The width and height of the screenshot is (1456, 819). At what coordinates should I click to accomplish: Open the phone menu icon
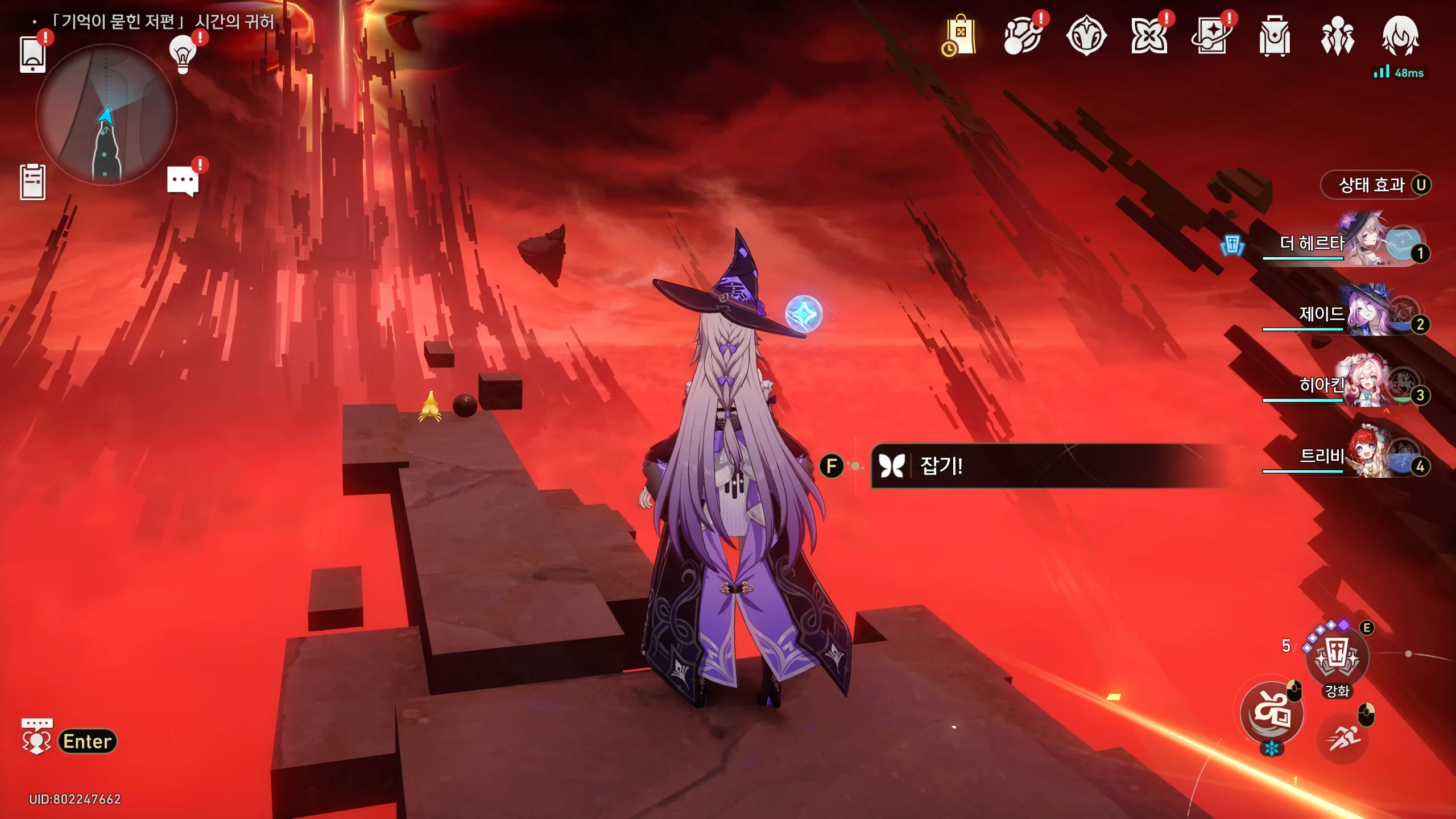[x=32, y=54]
